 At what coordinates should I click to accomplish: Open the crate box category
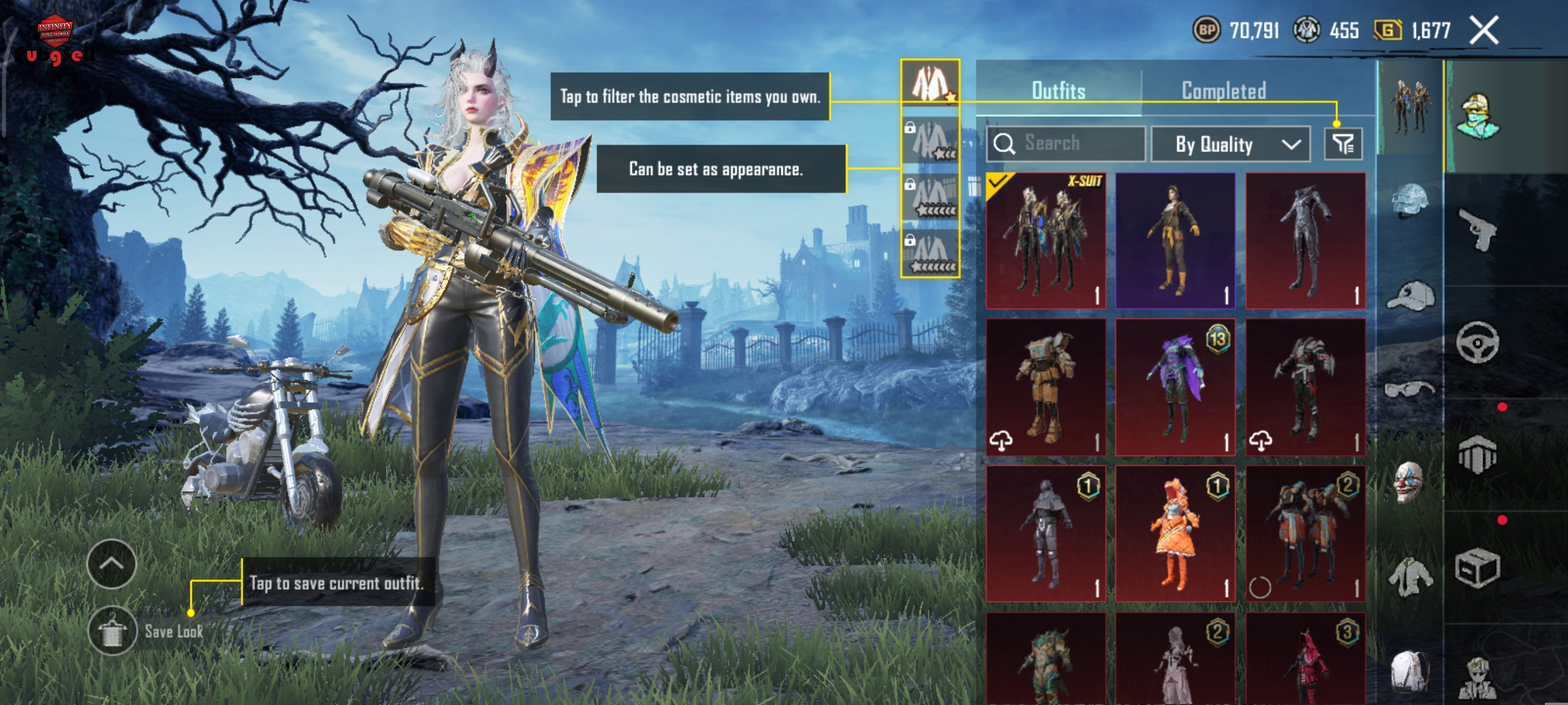pyautogui.click(x=1477, y=568)
